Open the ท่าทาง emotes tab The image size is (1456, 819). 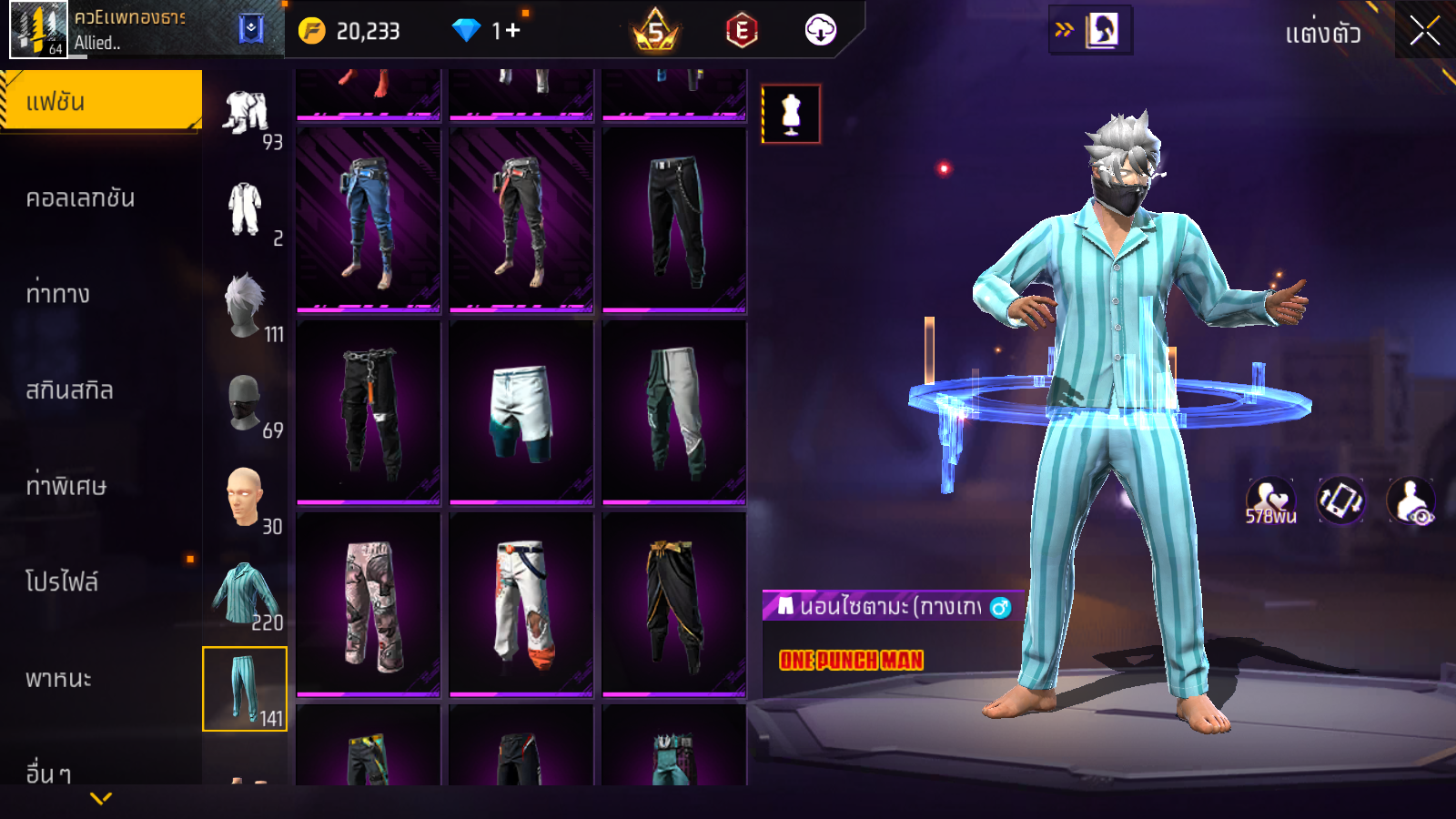tap(59, 294)
